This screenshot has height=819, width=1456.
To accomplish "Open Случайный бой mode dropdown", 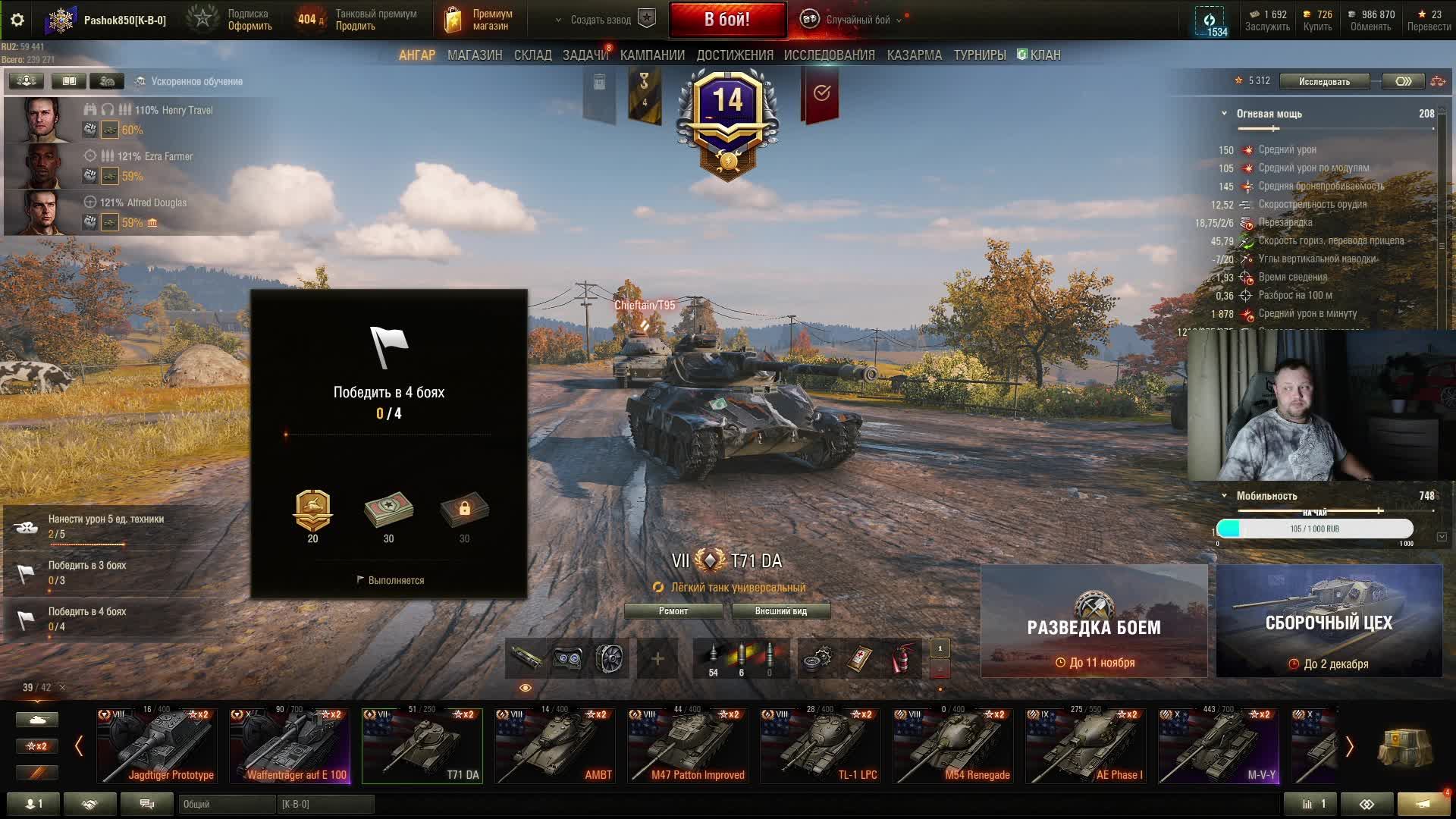I will coord(858,20).
